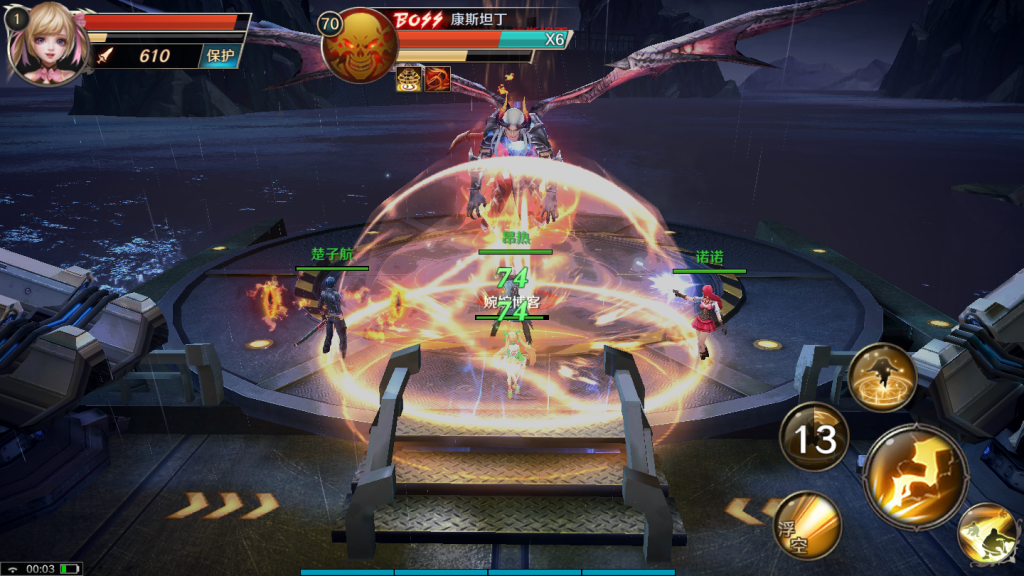Activate the dash dodge skill
This screenshot has height=576, width=1024.
click(x=986, y=533)
